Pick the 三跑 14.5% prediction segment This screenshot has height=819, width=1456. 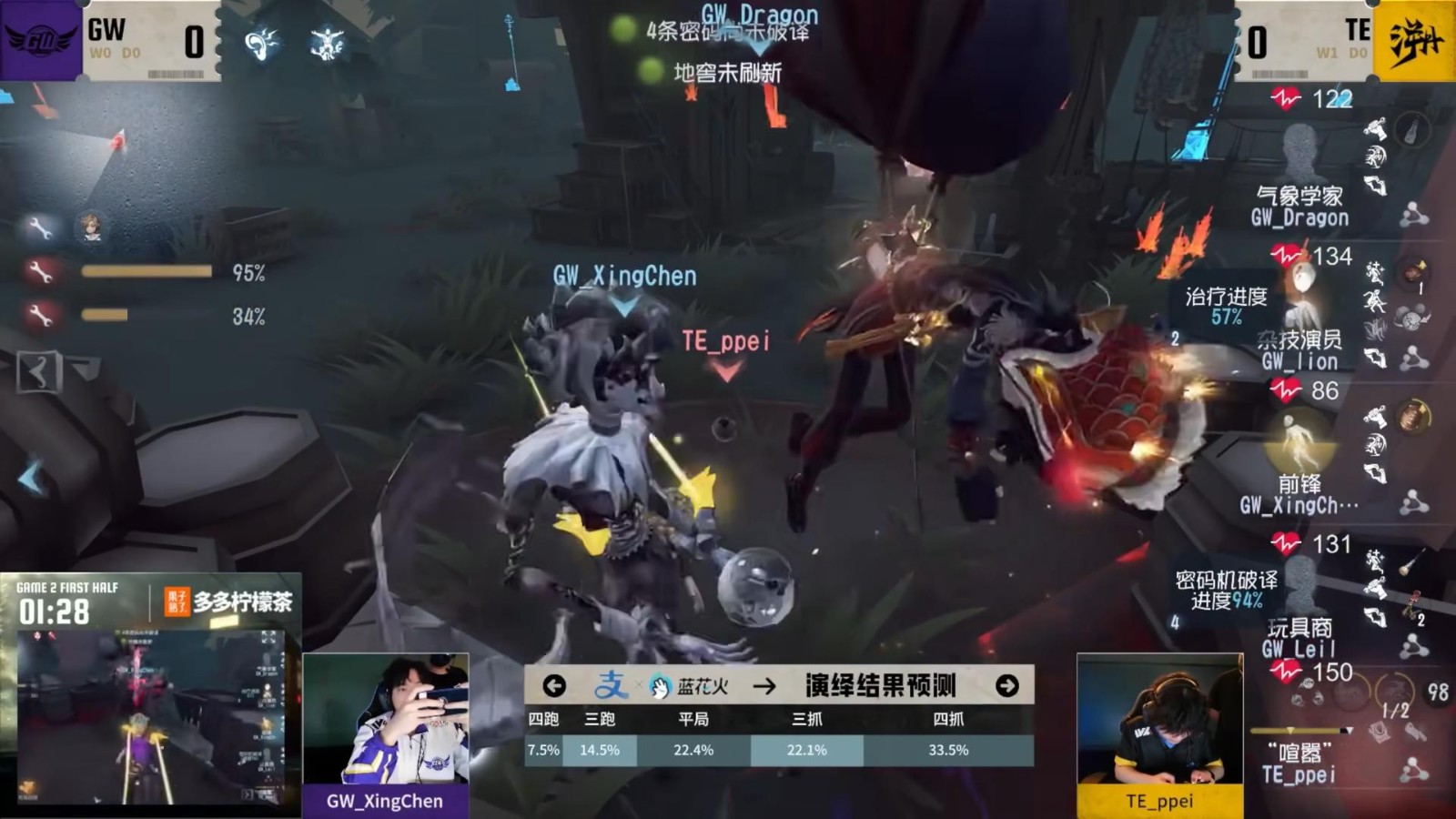[599, 750]
